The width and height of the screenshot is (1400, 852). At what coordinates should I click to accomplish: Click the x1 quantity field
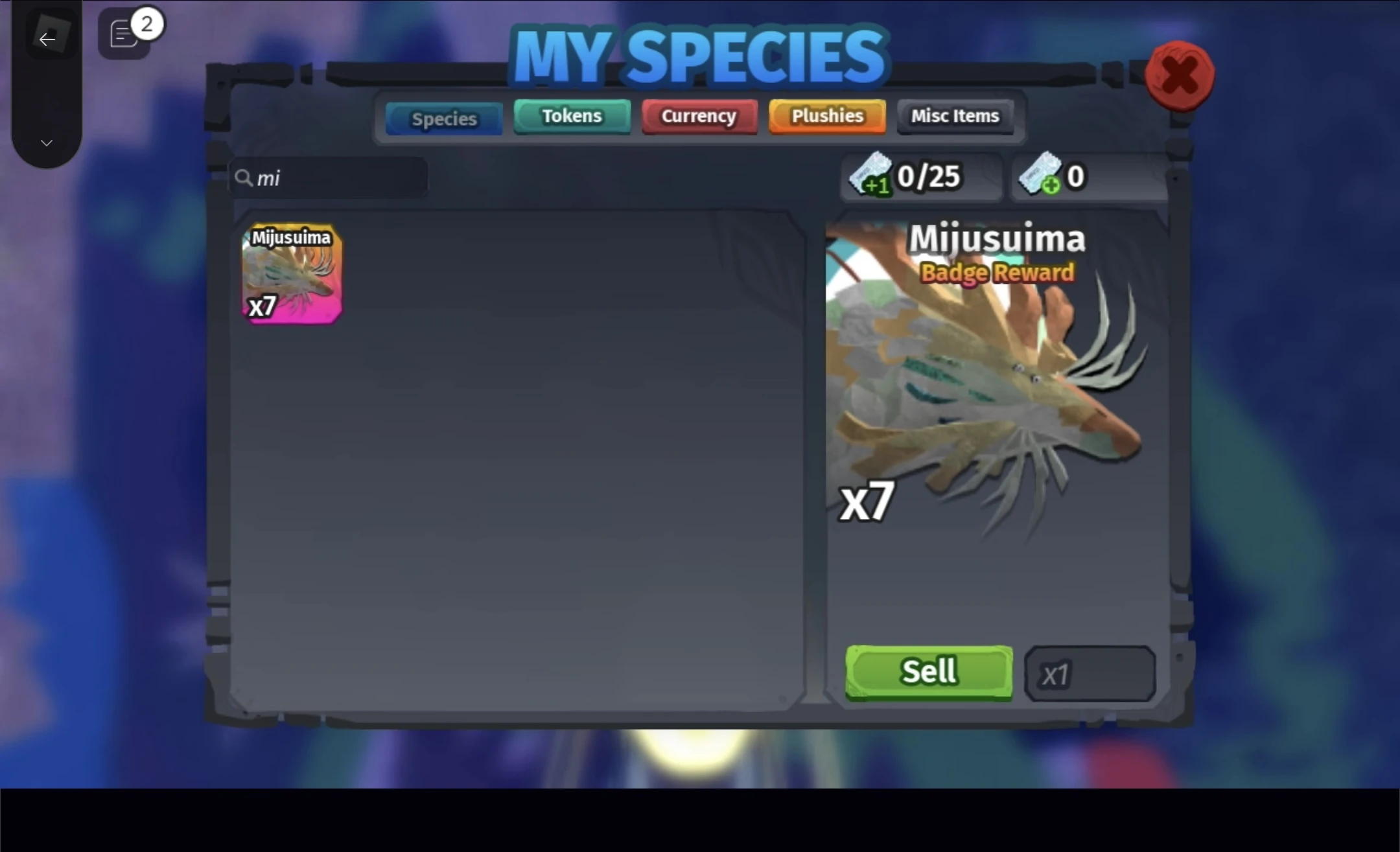(x=1090, y=673)
